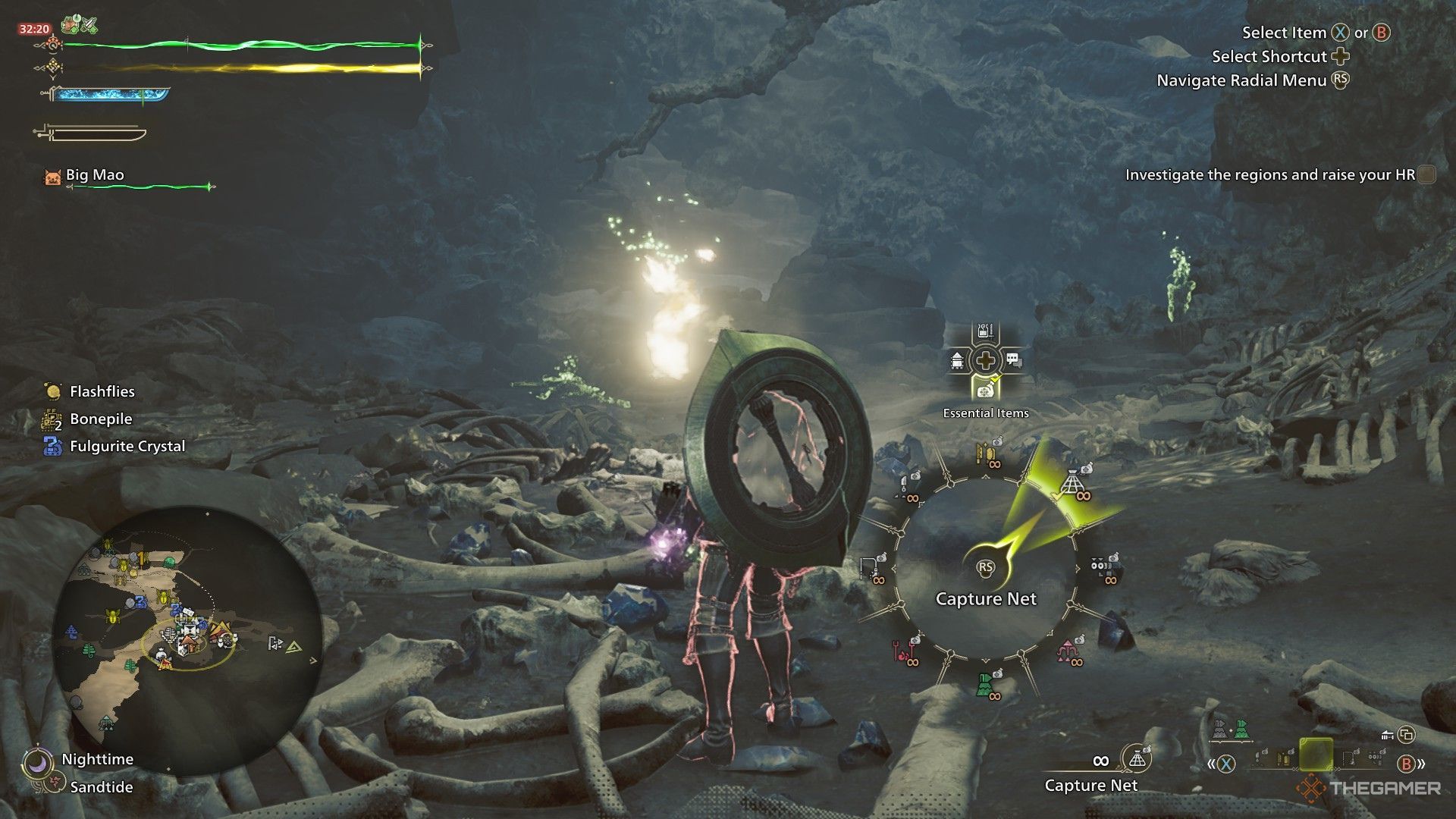Click the highlighted slot in the item bar

tap(1316, 755)
